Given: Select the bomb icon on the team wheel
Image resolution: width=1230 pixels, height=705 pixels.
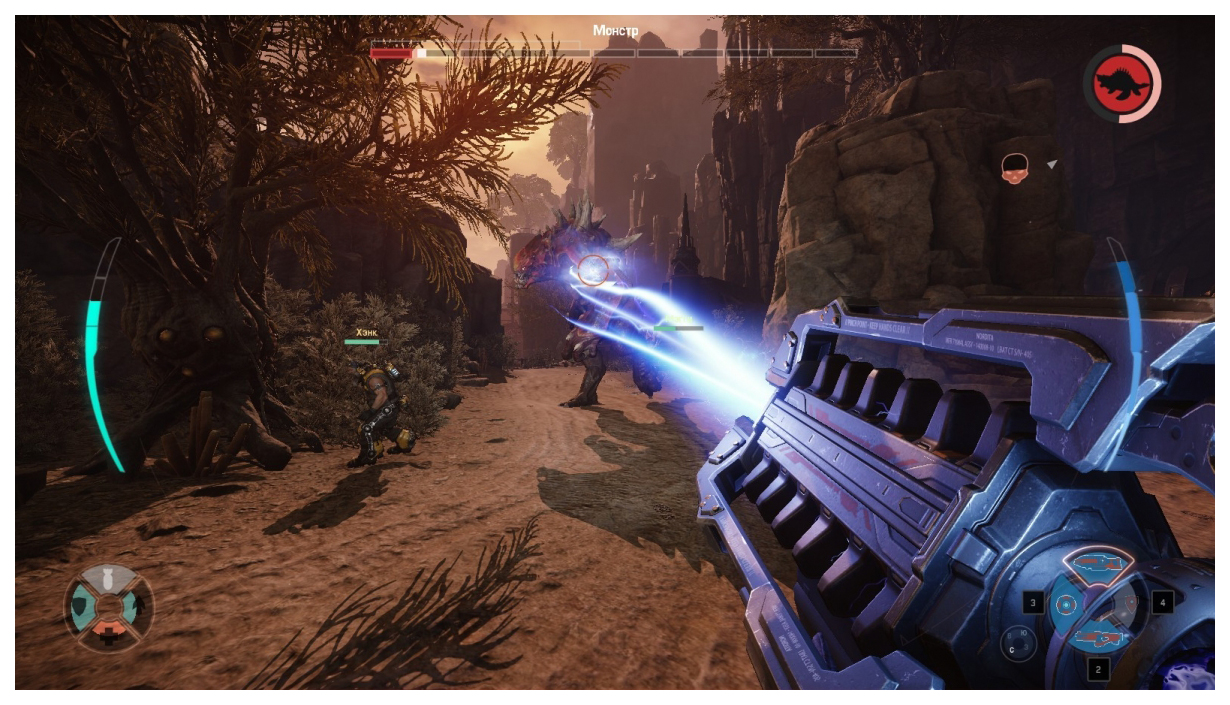Looking at the screenshot, I should [x=109, y=579].
